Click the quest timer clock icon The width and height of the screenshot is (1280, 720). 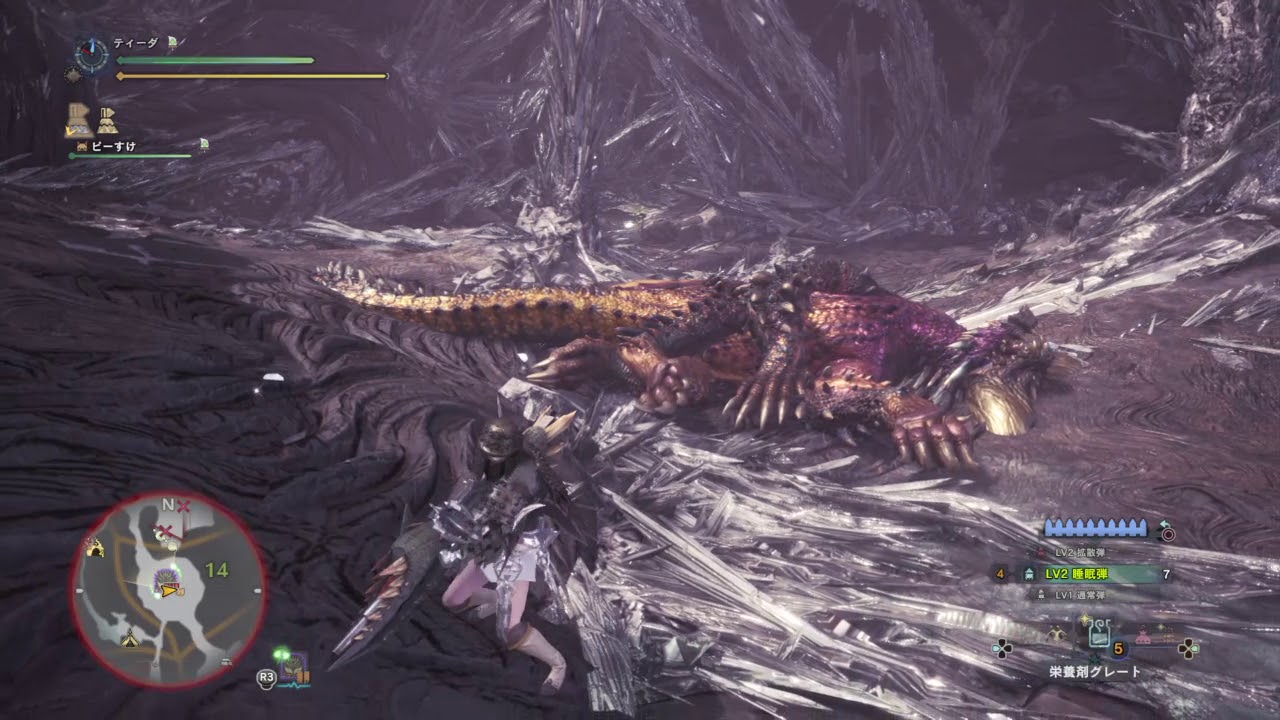[x=91, y=54]
